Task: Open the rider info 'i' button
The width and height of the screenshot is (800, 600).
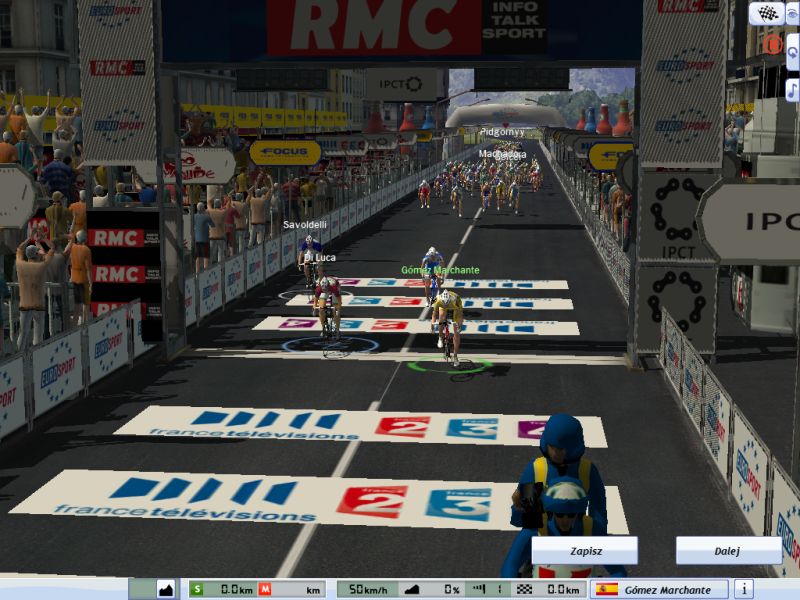Action: [744, 589]
